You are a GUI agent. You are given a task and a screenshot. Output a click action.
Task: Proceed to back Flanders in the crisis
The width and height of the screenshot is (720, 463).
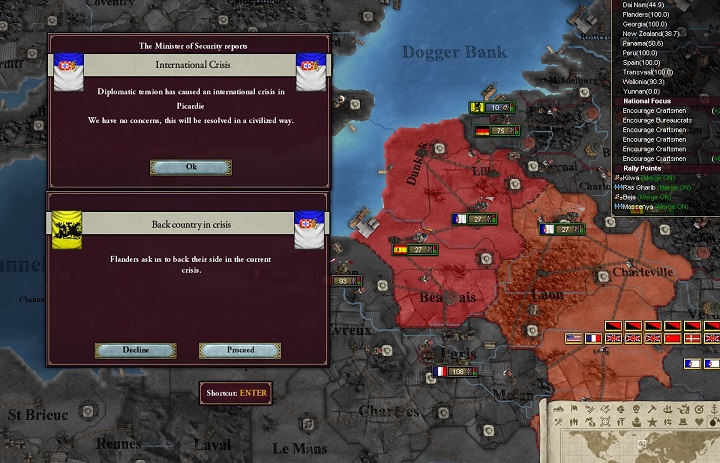(240, 350)
